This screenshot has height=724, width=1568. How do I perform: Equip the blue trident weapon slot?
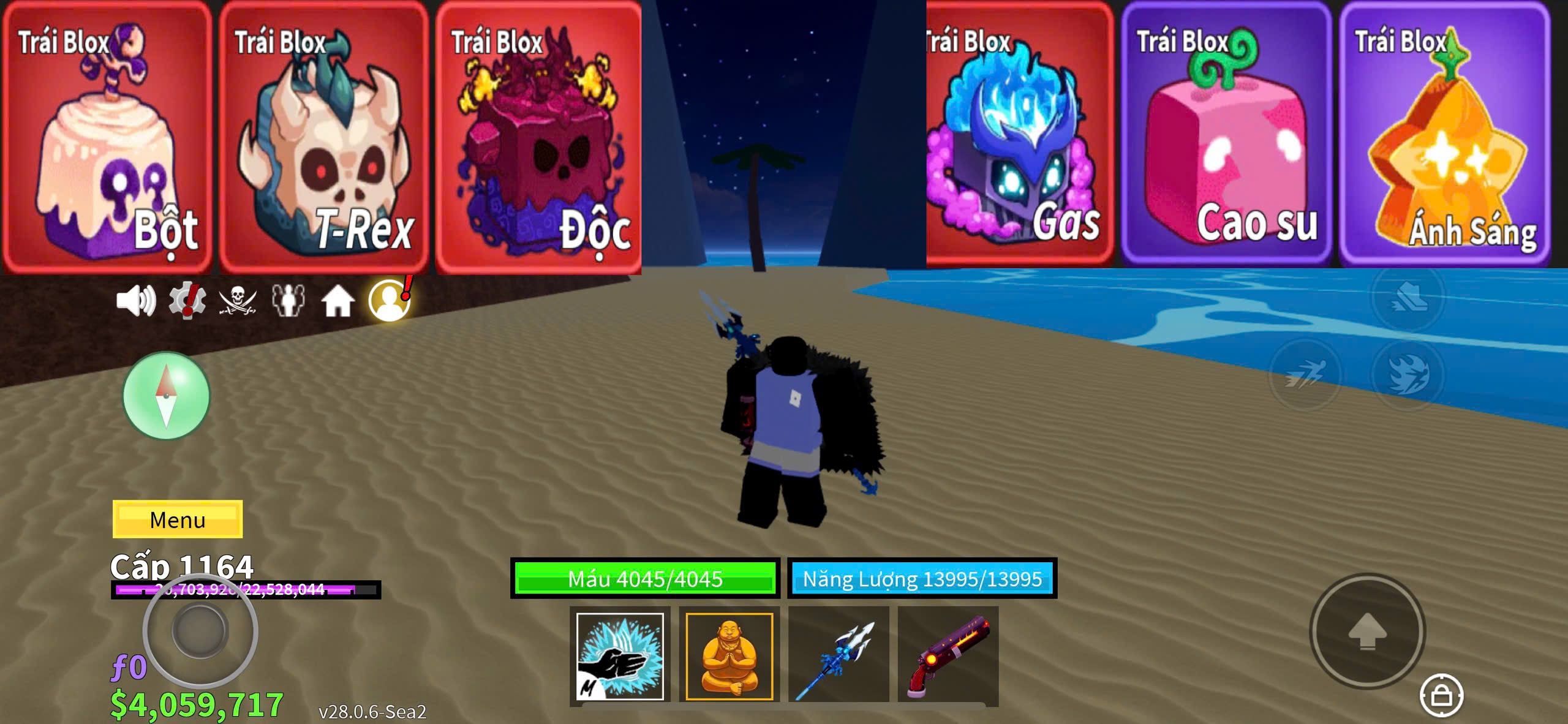pos(838,656)
